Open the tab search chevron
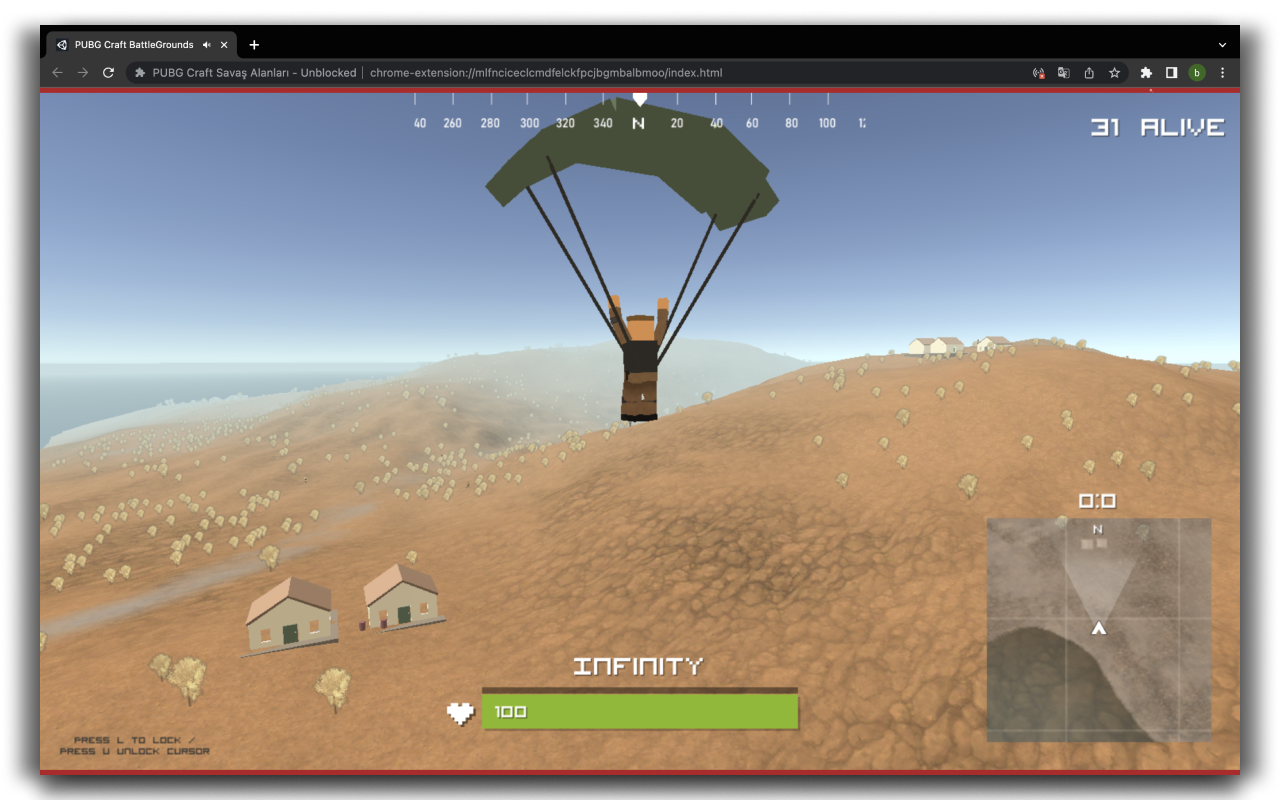The width and height of the screenshot is (1280, 800). pyautogui.click(x=1222, y=44)
